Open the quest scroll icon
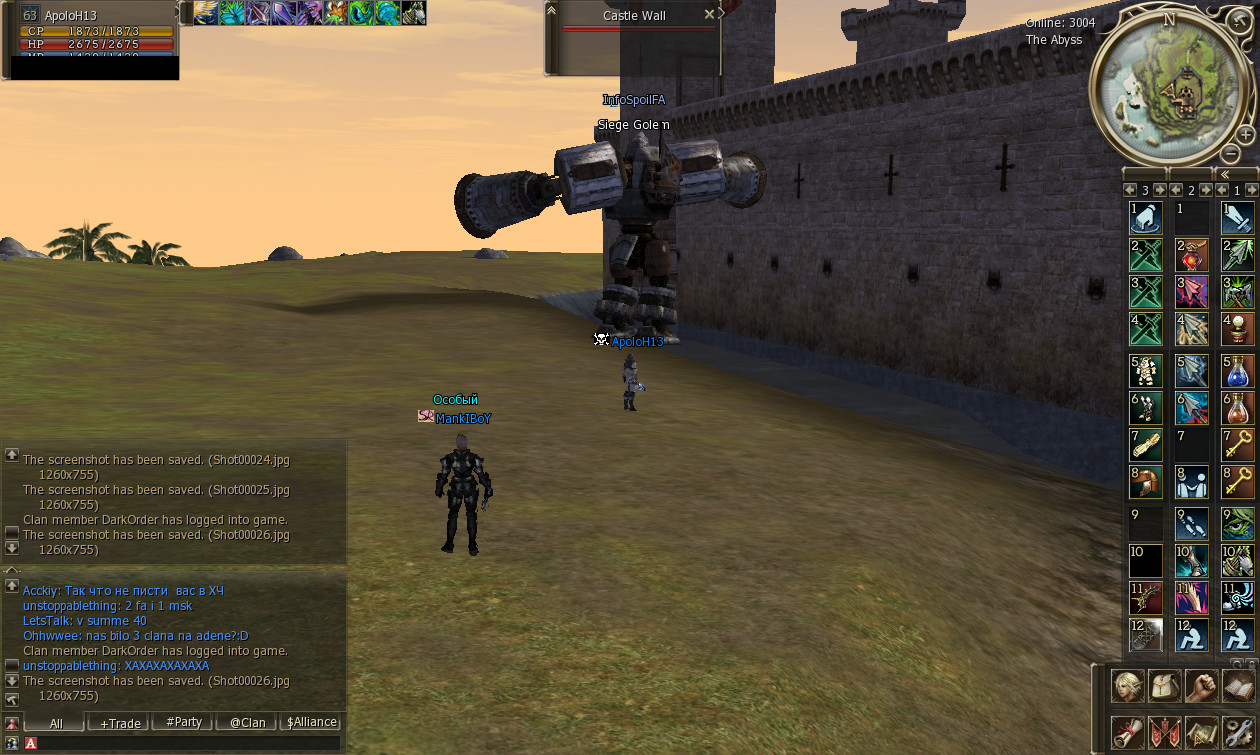Image resolution: width=1260 pixels, height=755 pixels. (x=1128, y=732)
